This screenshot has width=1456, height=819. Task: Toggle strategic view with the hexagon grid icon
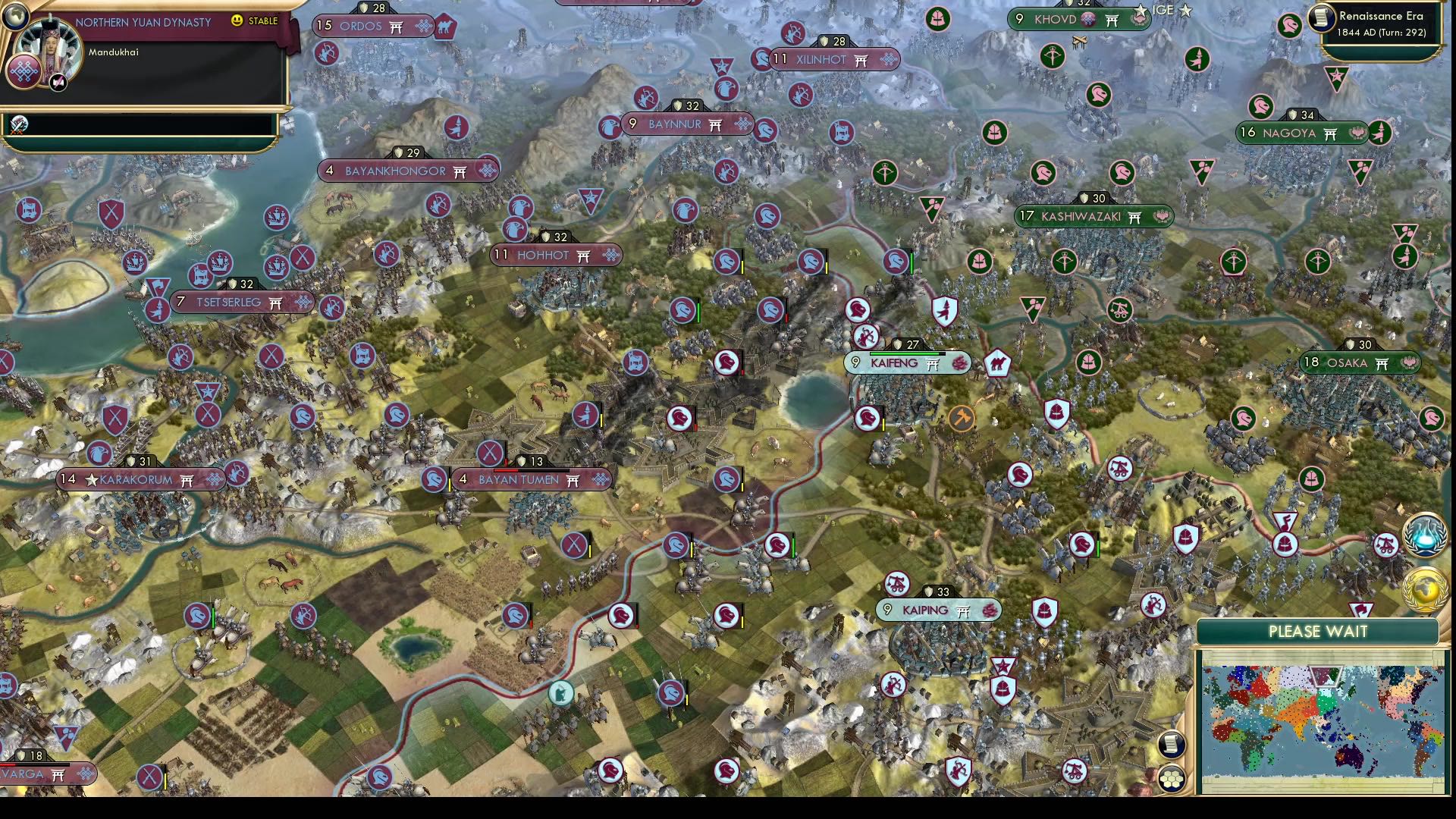coord(1171,780)
